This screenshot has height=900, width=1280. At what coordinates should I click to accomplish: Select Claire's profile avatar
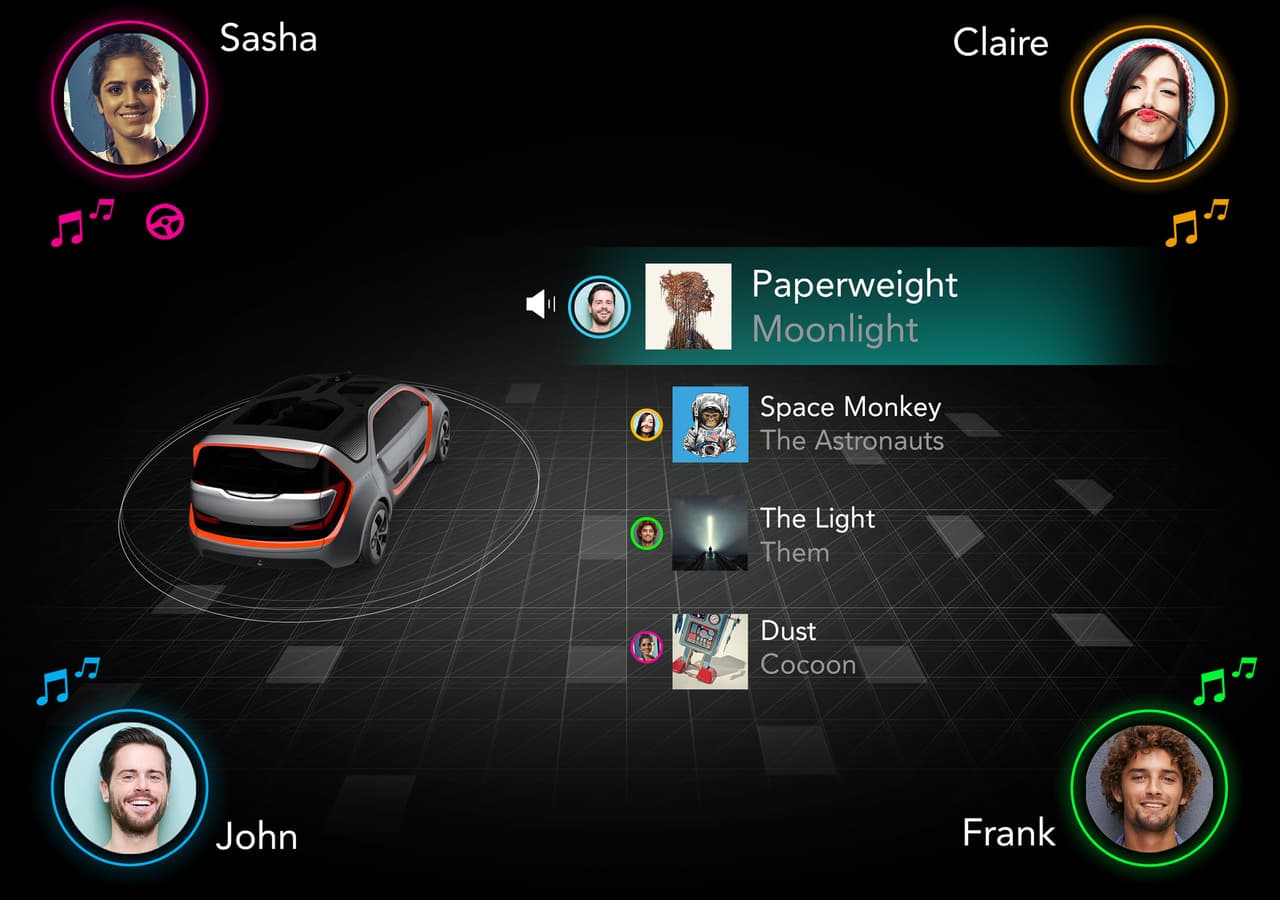(x=1148, y=103)
